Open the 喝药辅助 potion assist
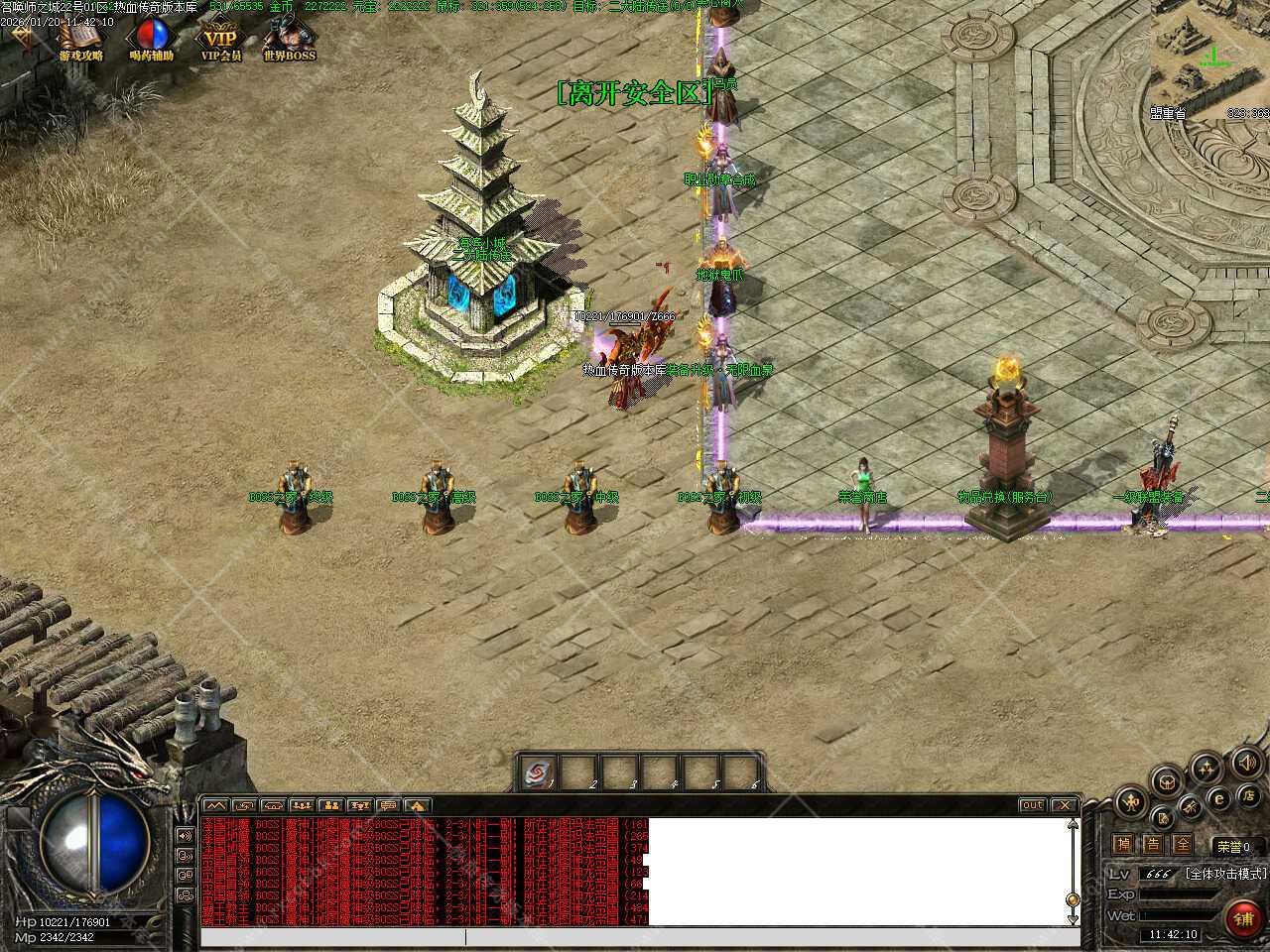This screenshot has height=952, width=1270. [x=151, y=41]
